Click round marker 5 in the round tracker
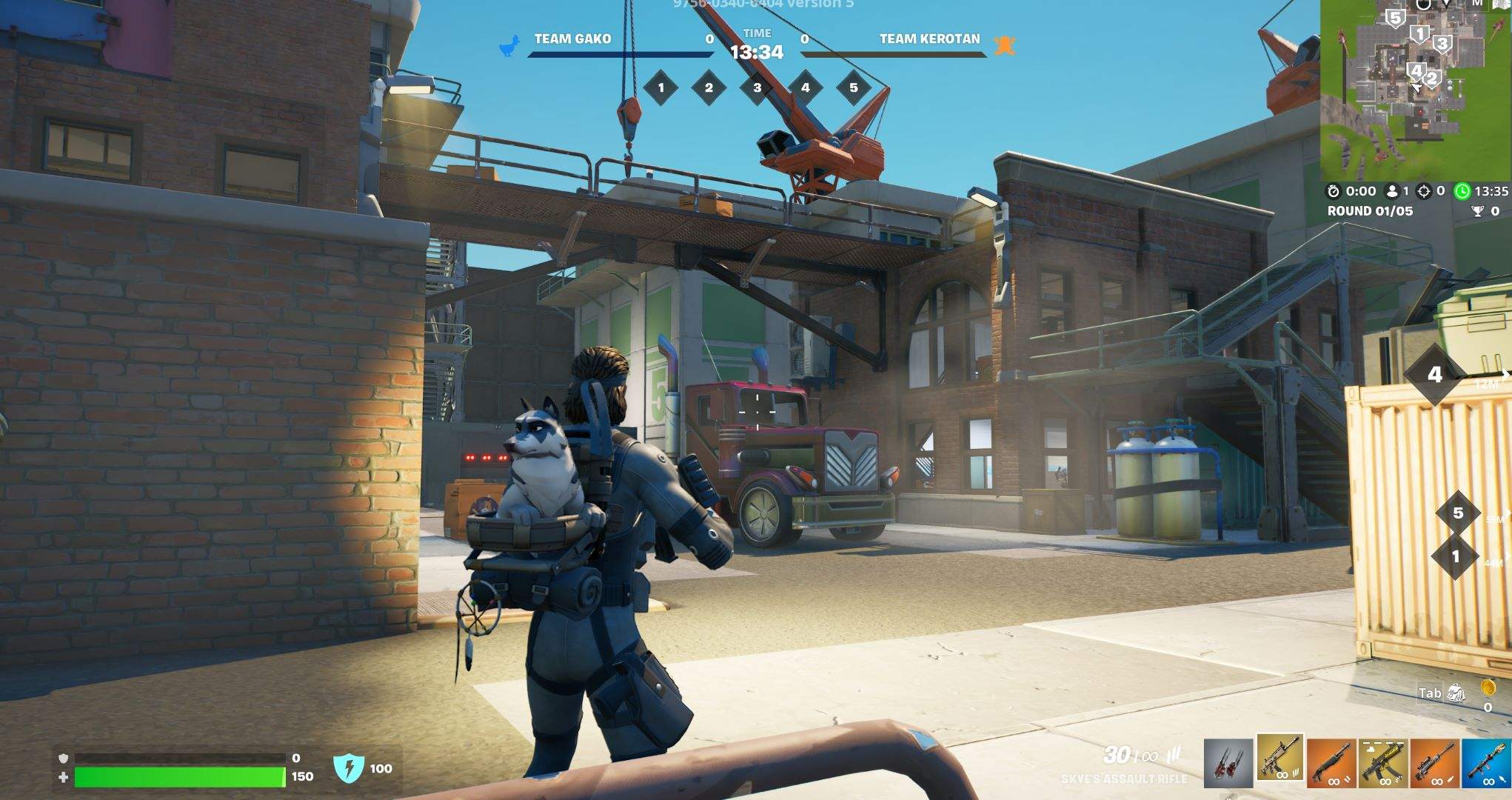The width and height of the screenshot is (1512, 800). coord(854,89)
